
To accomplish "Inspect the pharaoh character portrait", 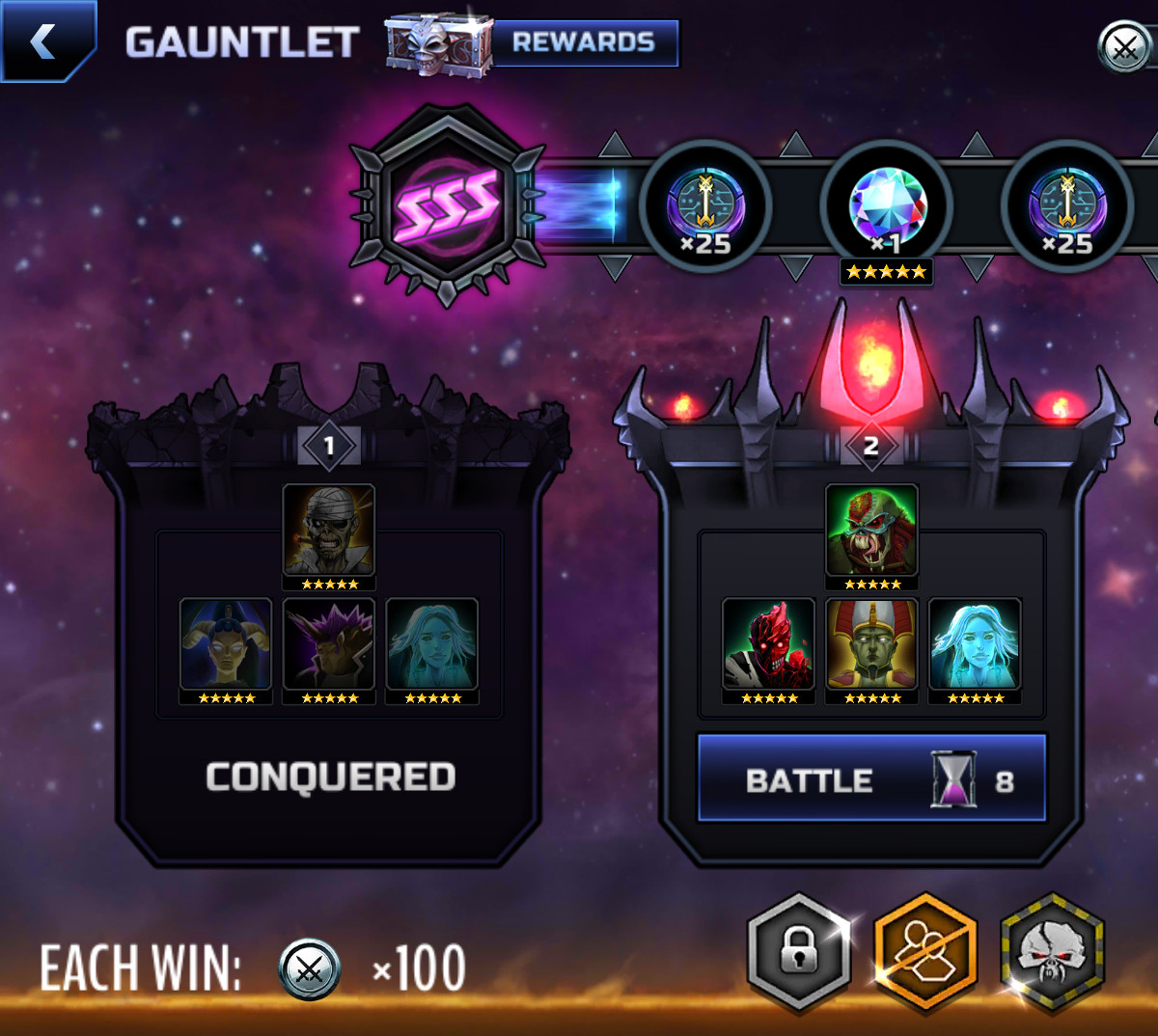I will point(871,644).
